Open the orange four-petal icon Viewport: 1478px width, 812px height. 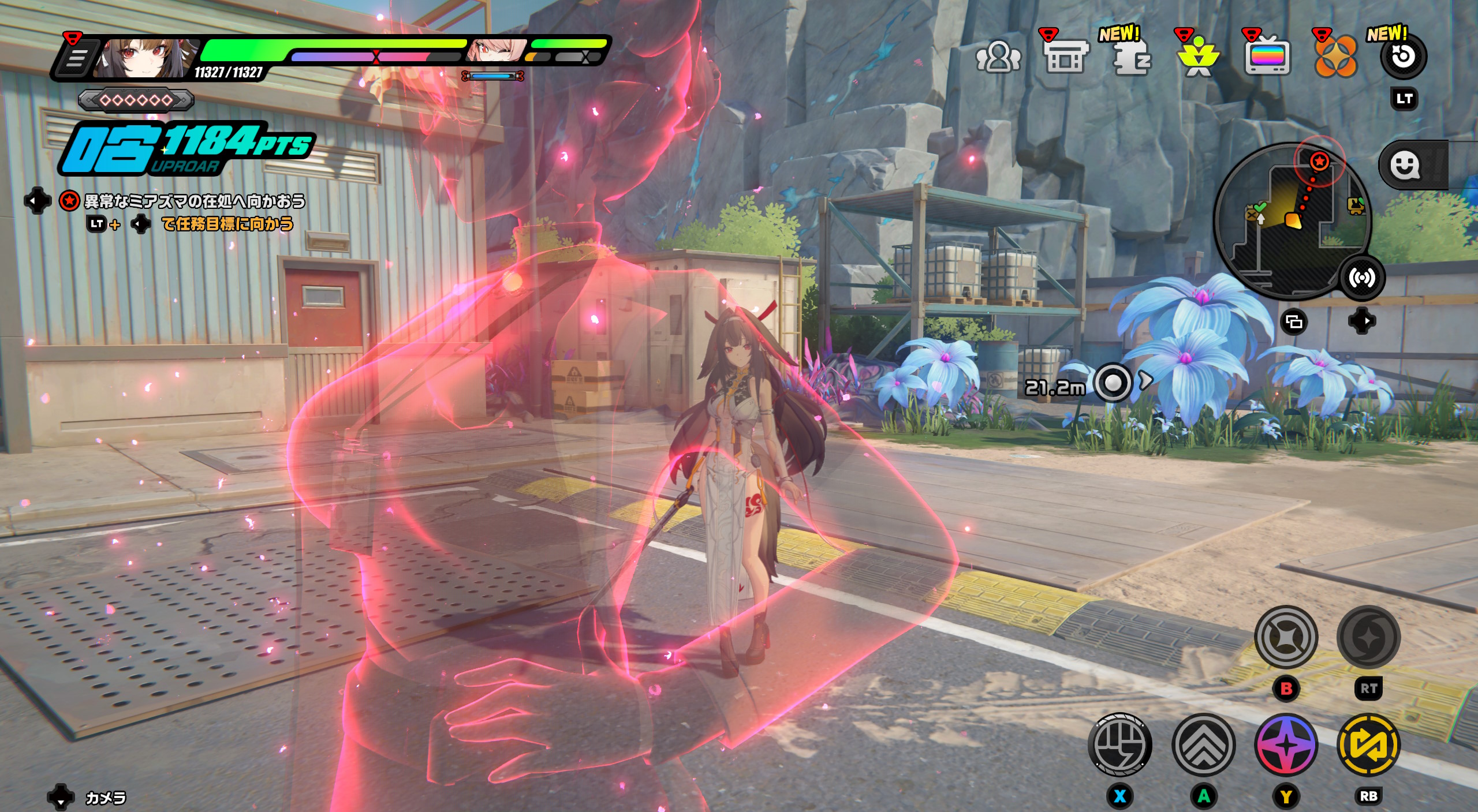click(1335, 58)
